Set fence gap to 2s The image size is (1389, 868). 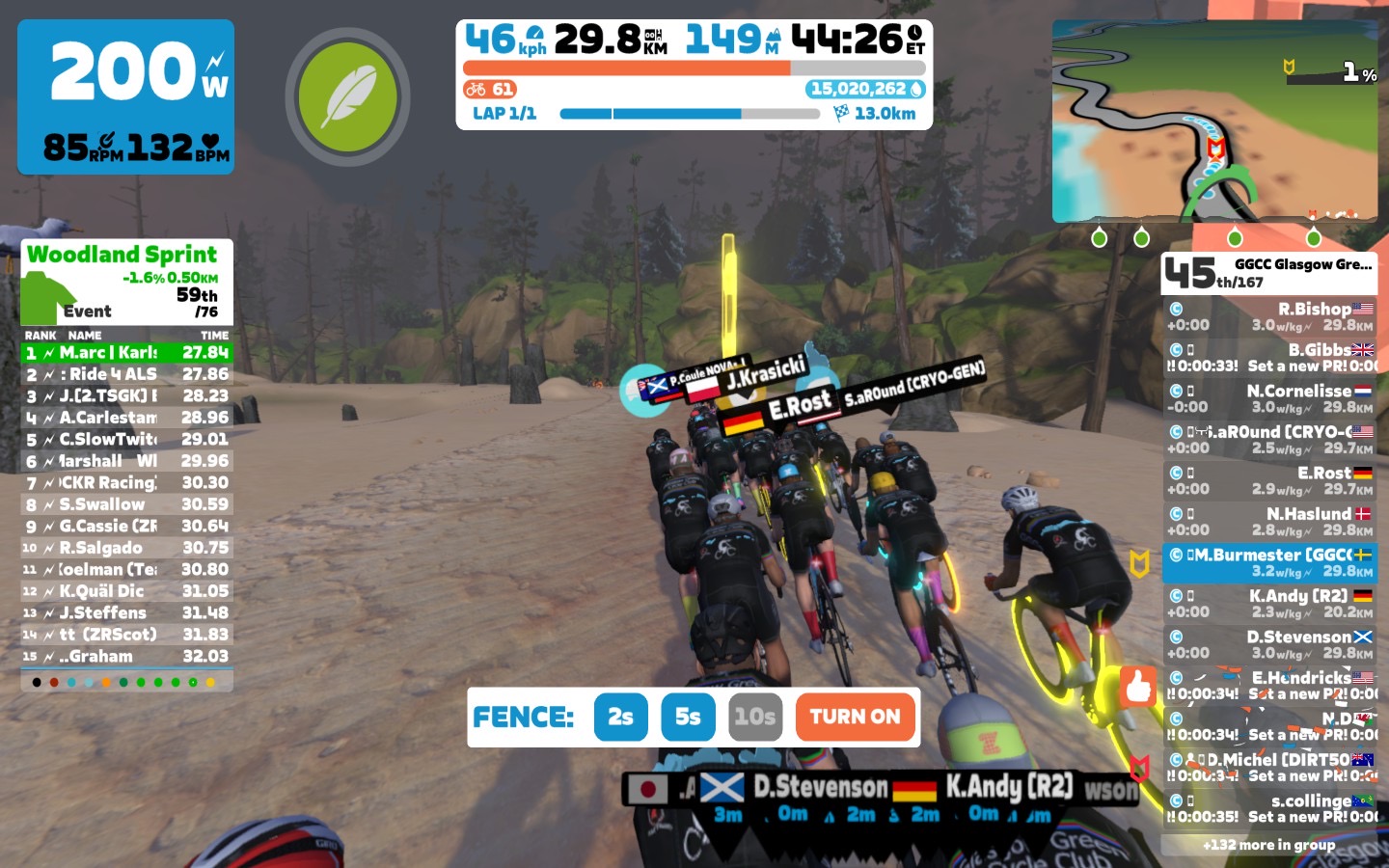point(620,717)
